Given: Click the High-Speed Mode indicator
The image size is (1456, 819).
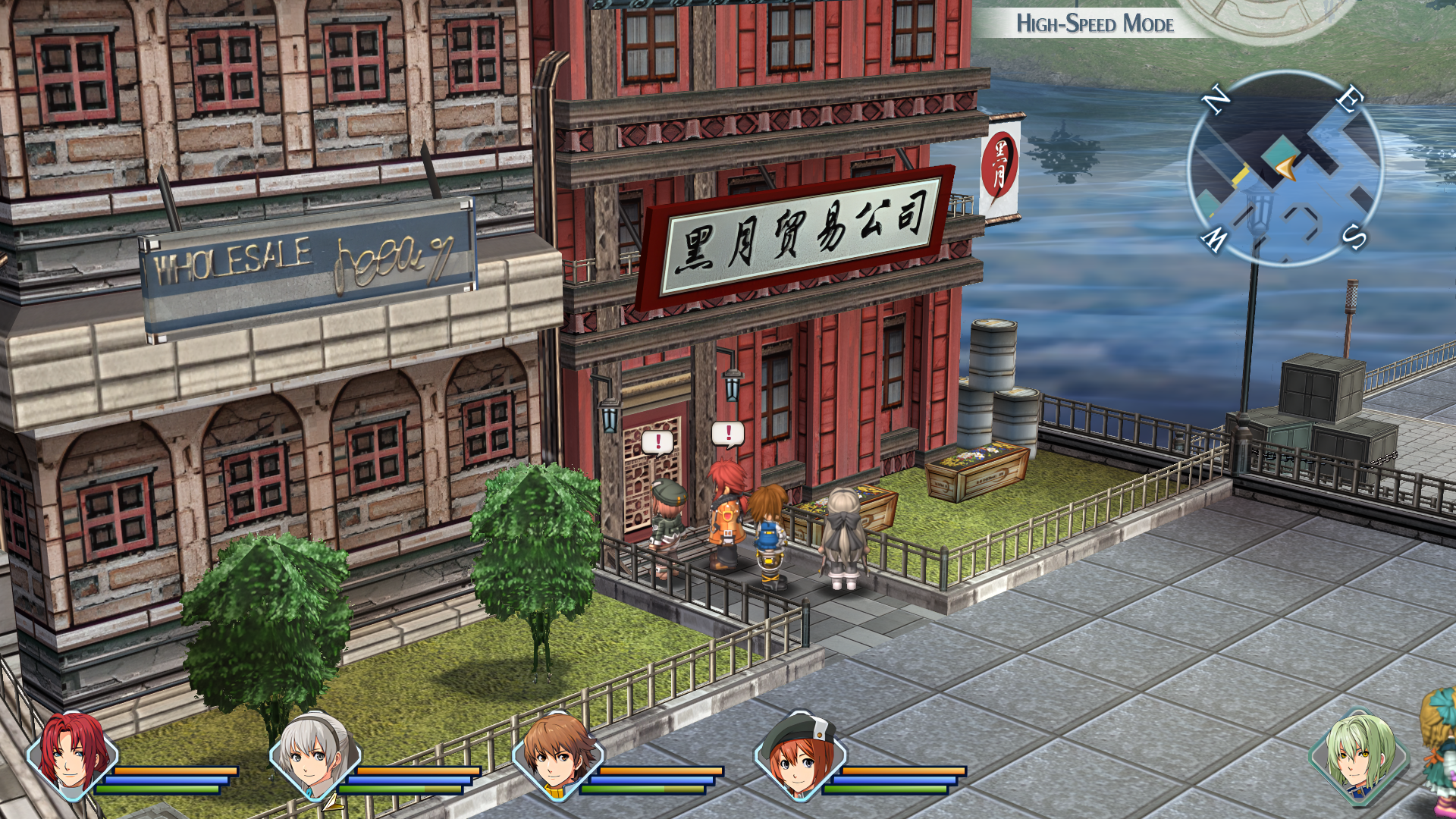Looking at the screenshot, I should pos(1094,24).
